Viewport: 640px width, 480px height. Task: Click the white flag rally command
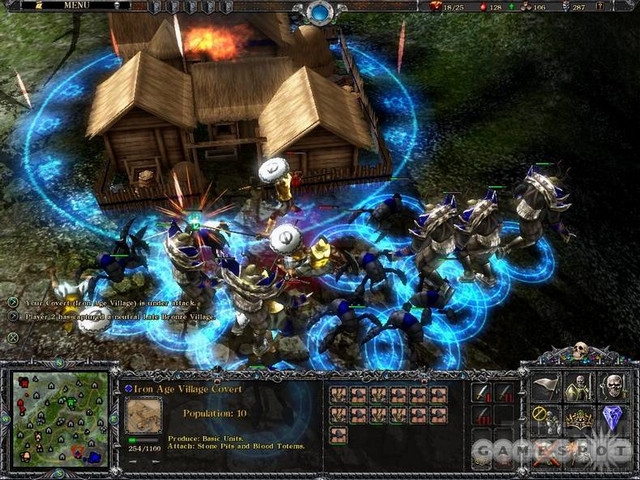(x=547, y=387)
